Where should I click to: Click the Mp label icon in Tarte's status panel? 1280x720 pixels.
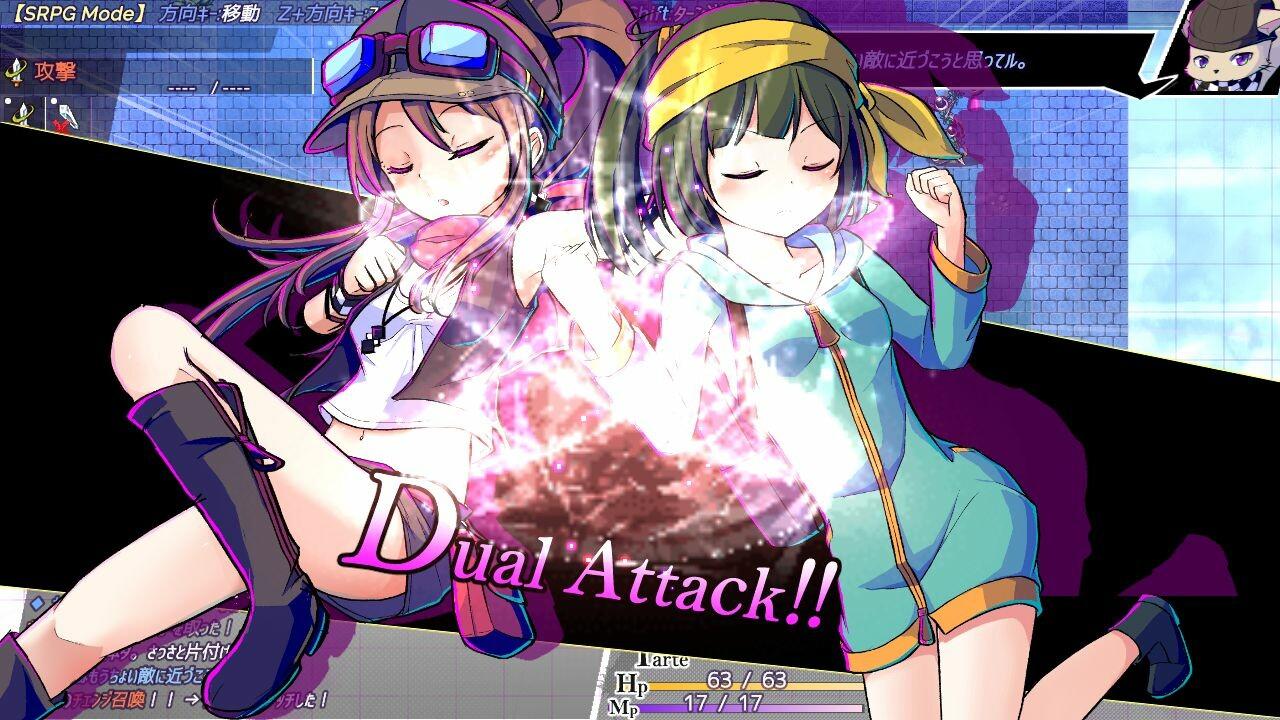point(625,708)
